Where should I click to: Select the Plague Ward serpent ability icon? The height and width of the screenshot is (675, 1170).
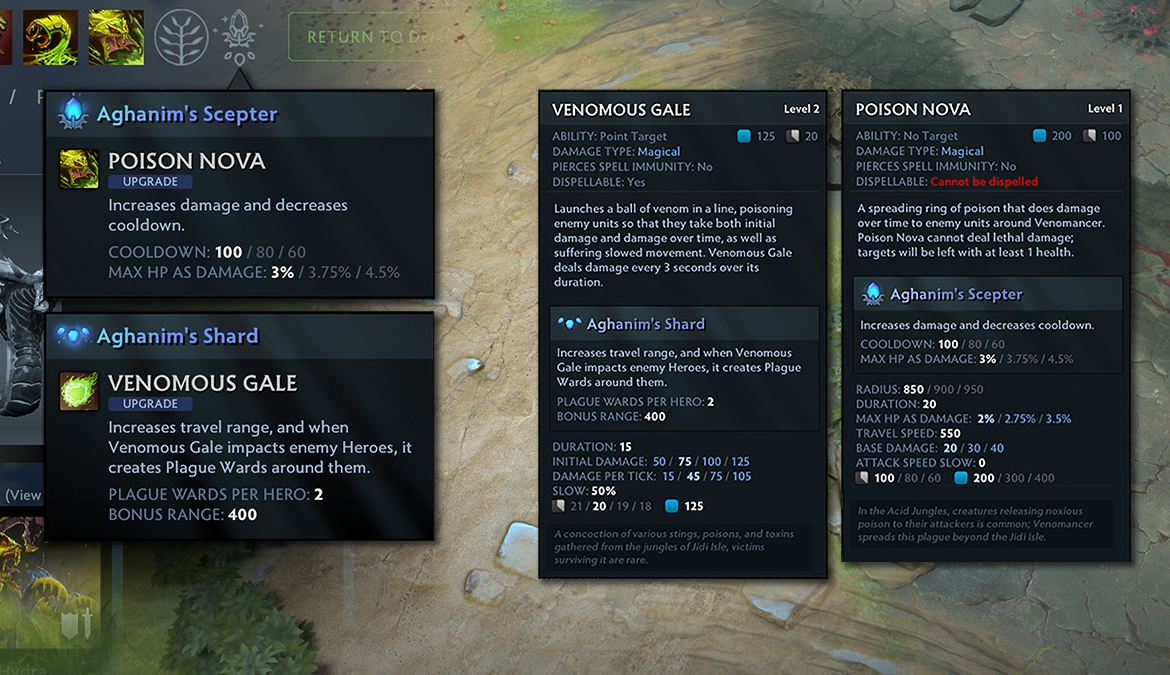pos(50,37)
